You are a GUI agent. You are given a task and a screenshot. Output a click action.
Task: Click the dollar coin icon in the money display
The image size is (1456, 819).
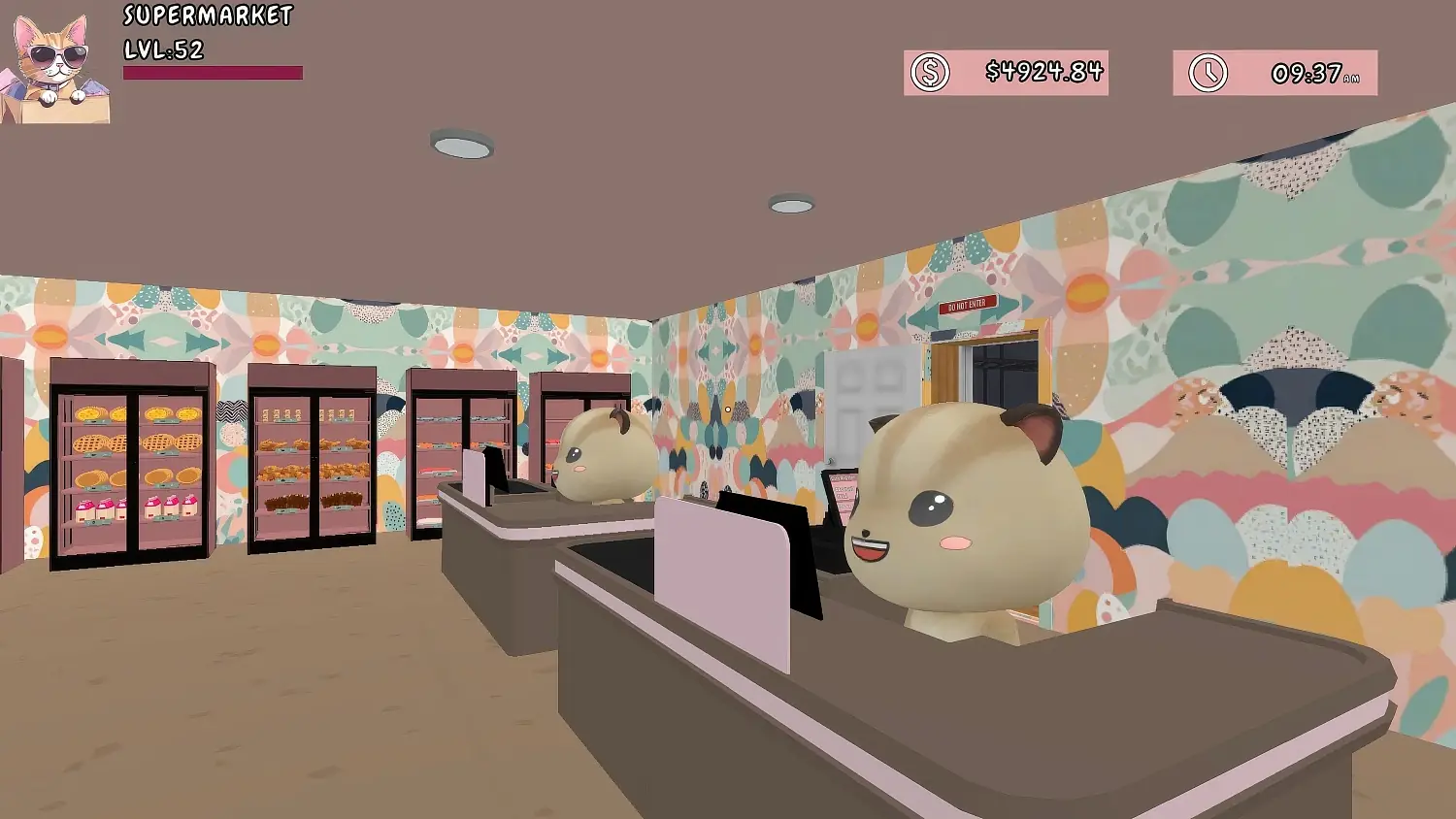929,71
